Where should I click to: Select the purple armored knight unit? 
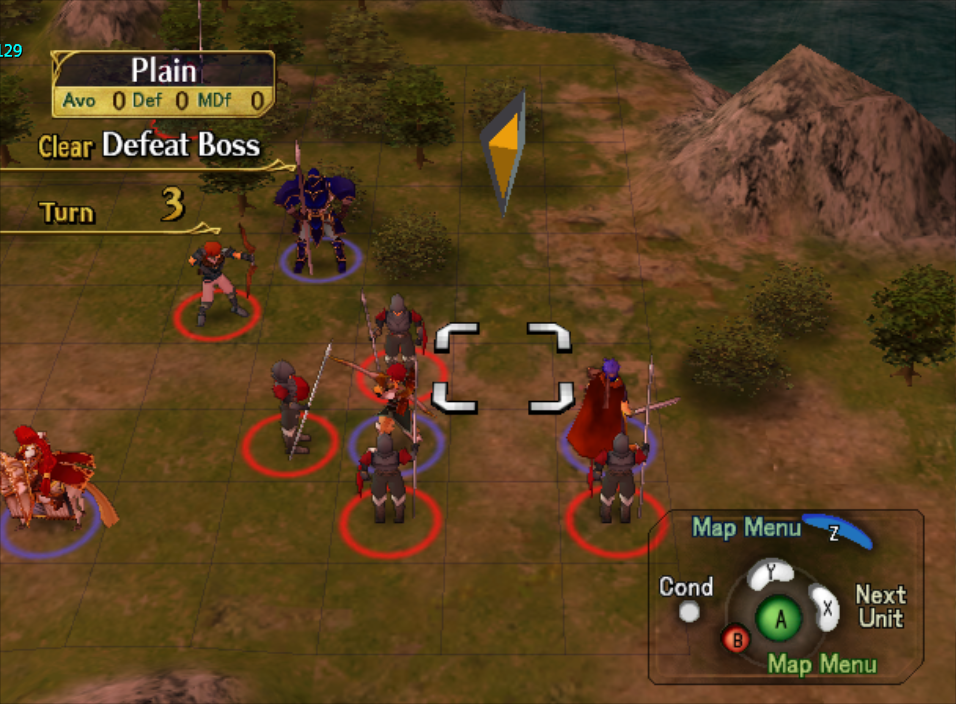click(x=317, y=222)
